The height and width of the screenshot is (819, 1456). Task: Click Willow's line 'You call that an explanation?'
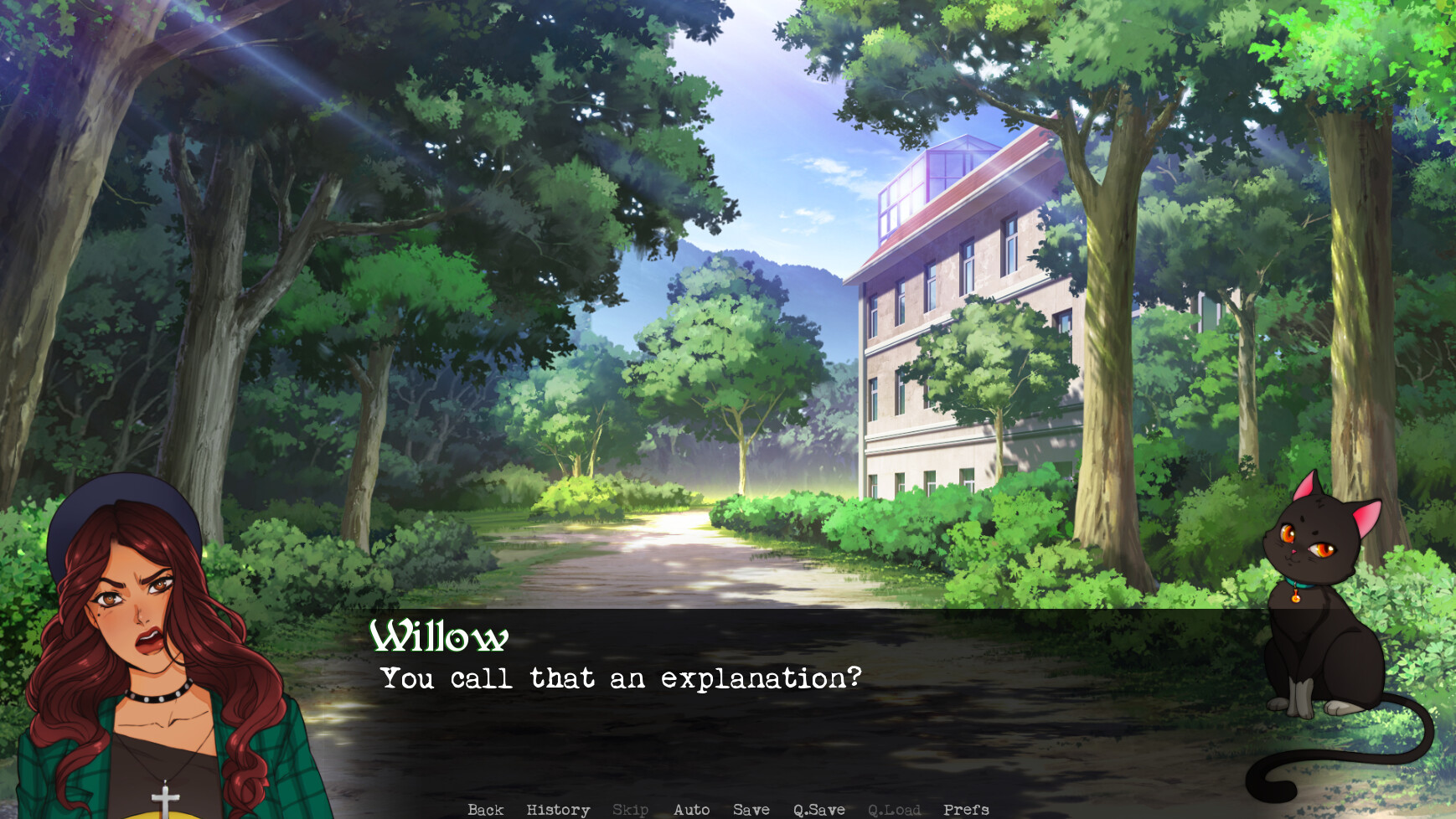pyautogui.click(x=620, y=679)
